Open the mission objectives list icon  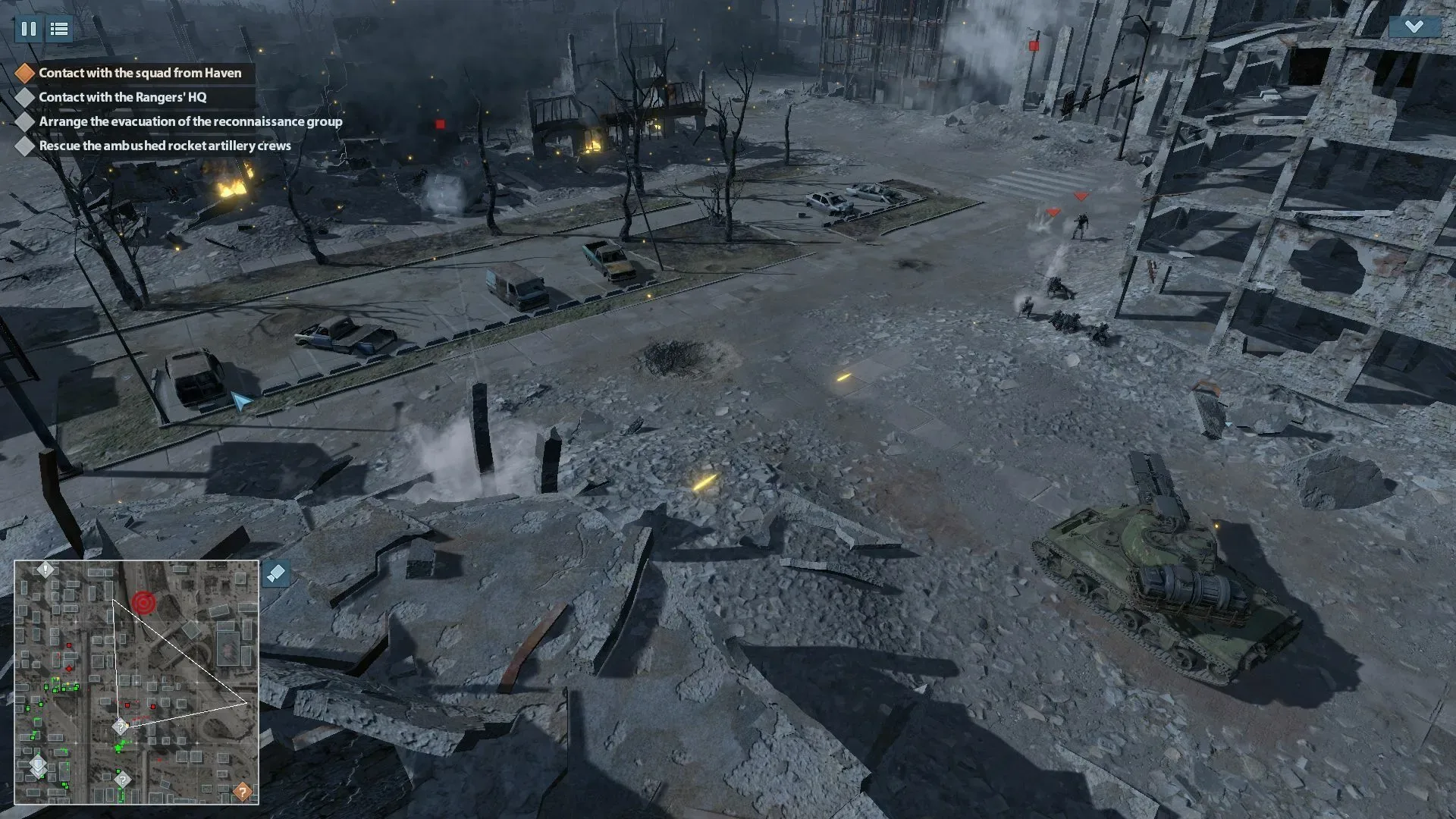pos(59,30)
